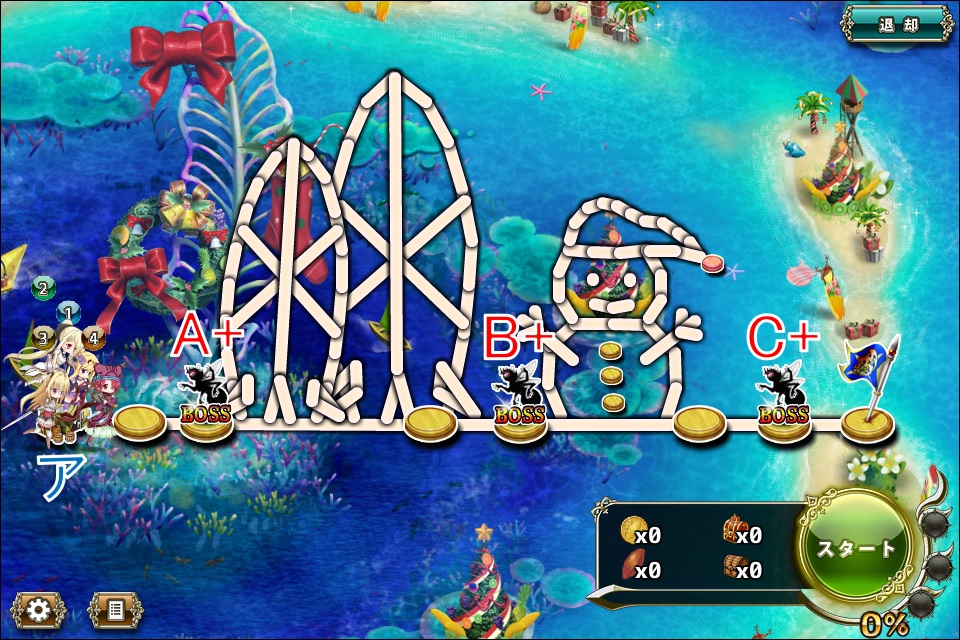960x640 pixels.
Task: Choose the blue flag goal node
Action: click(x=868, y=400)
